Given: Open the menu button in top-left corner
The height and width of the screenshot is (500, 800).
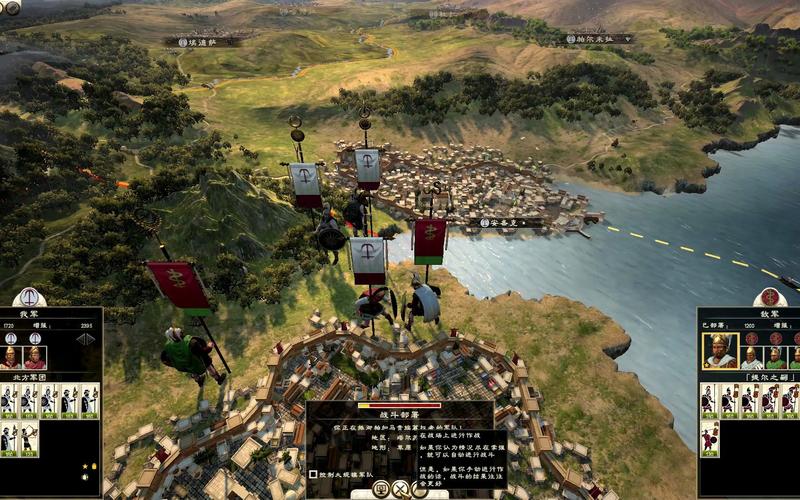Looking at the screenshot, I should [x=11, y=8].
